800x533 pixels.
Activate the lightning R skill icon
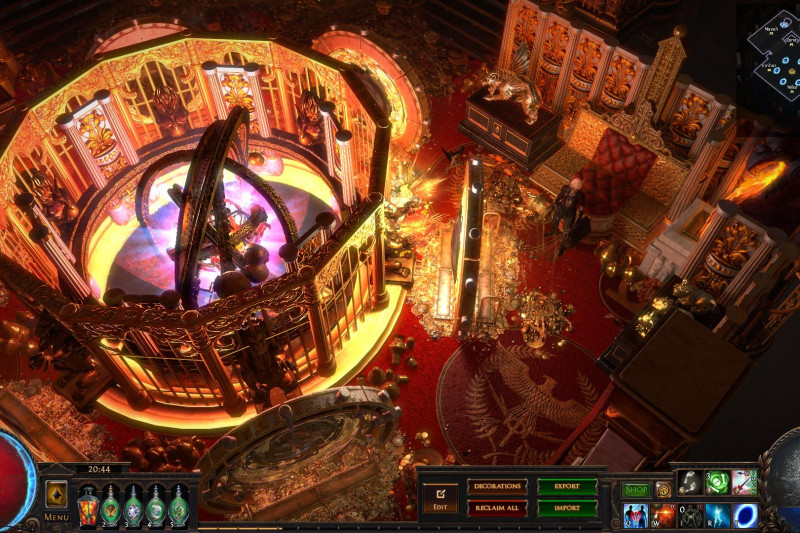point(717,515)
